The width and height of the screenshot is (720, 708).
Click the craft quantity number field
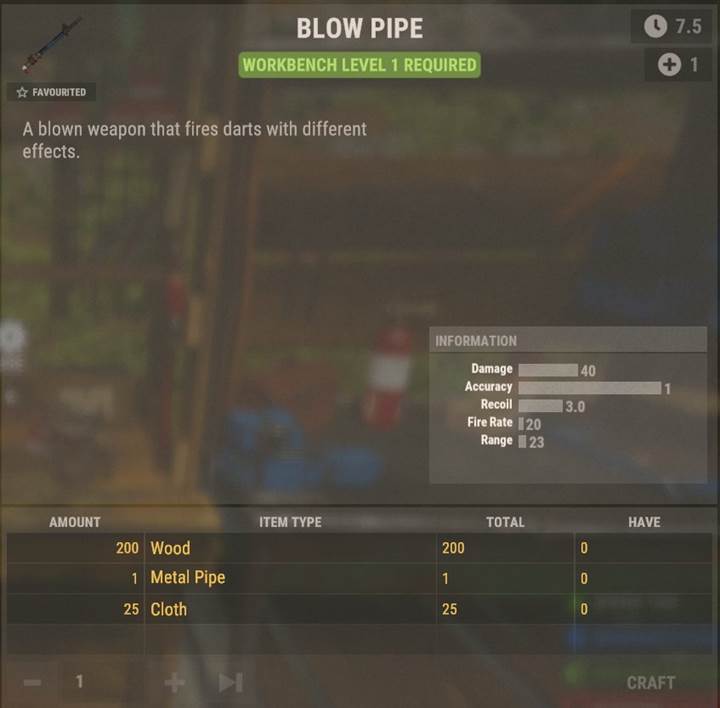[98, 682]
